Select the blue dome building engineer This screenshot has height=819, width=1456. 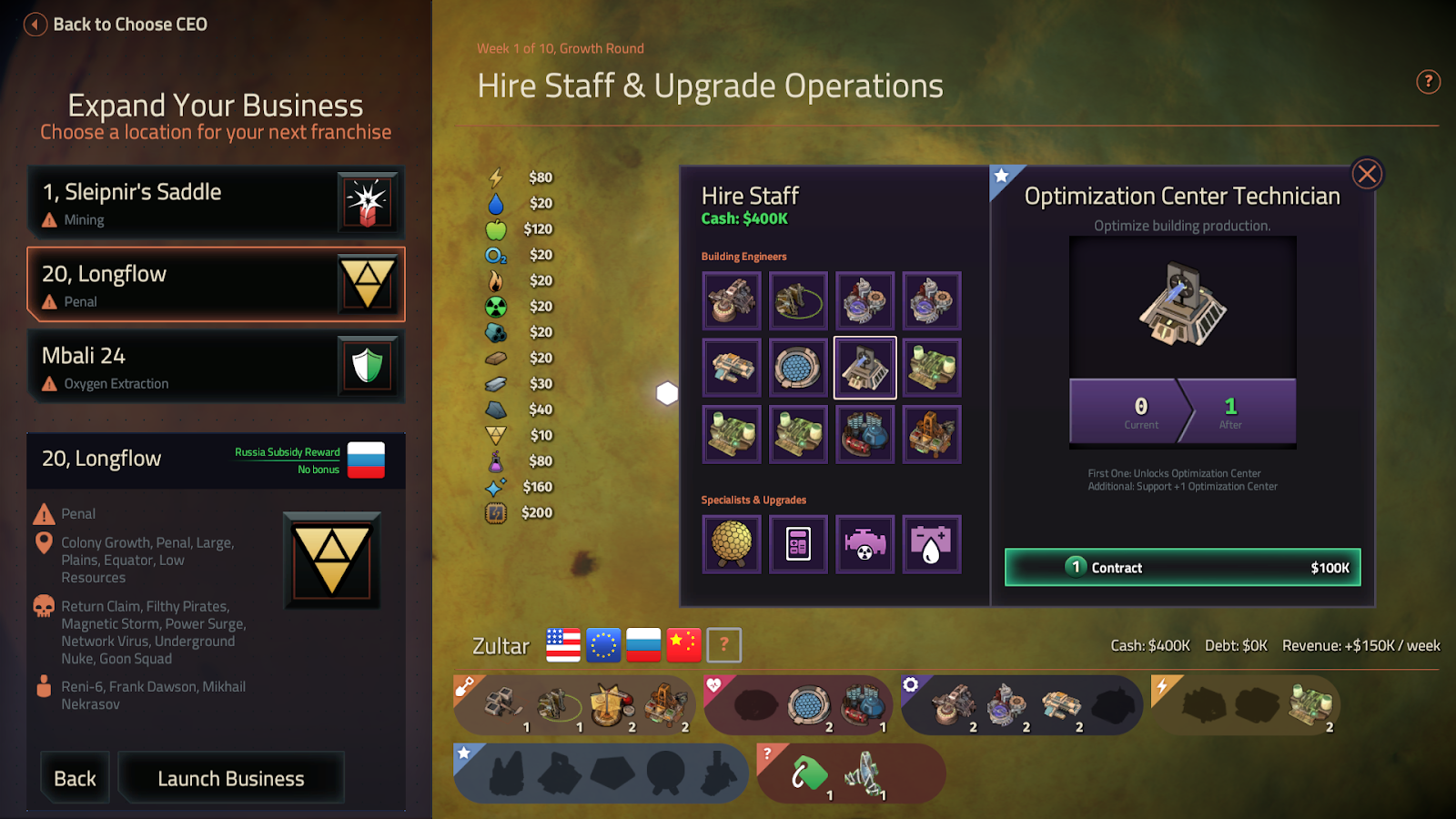(798, 368)
